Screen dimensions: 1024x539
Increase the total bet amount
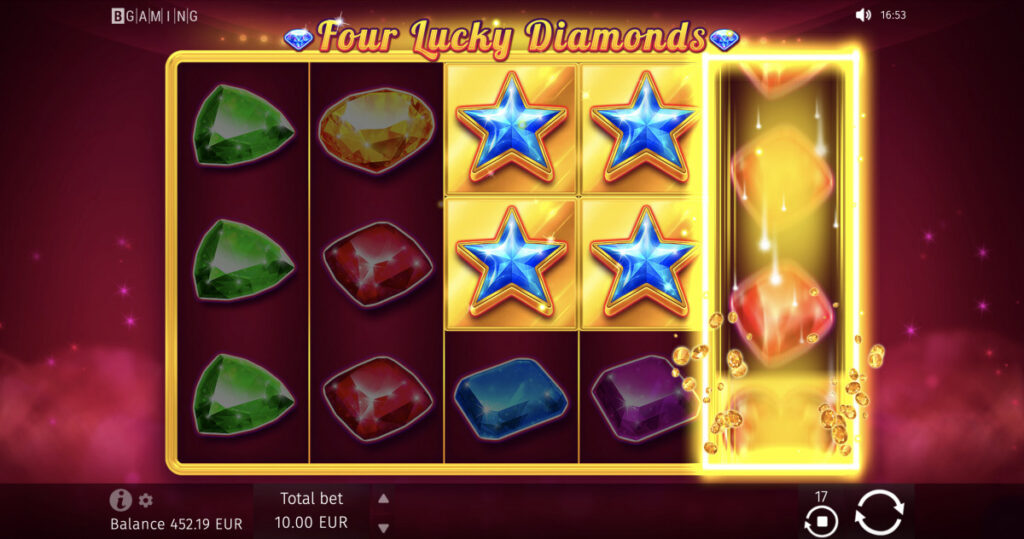(383, 499)
